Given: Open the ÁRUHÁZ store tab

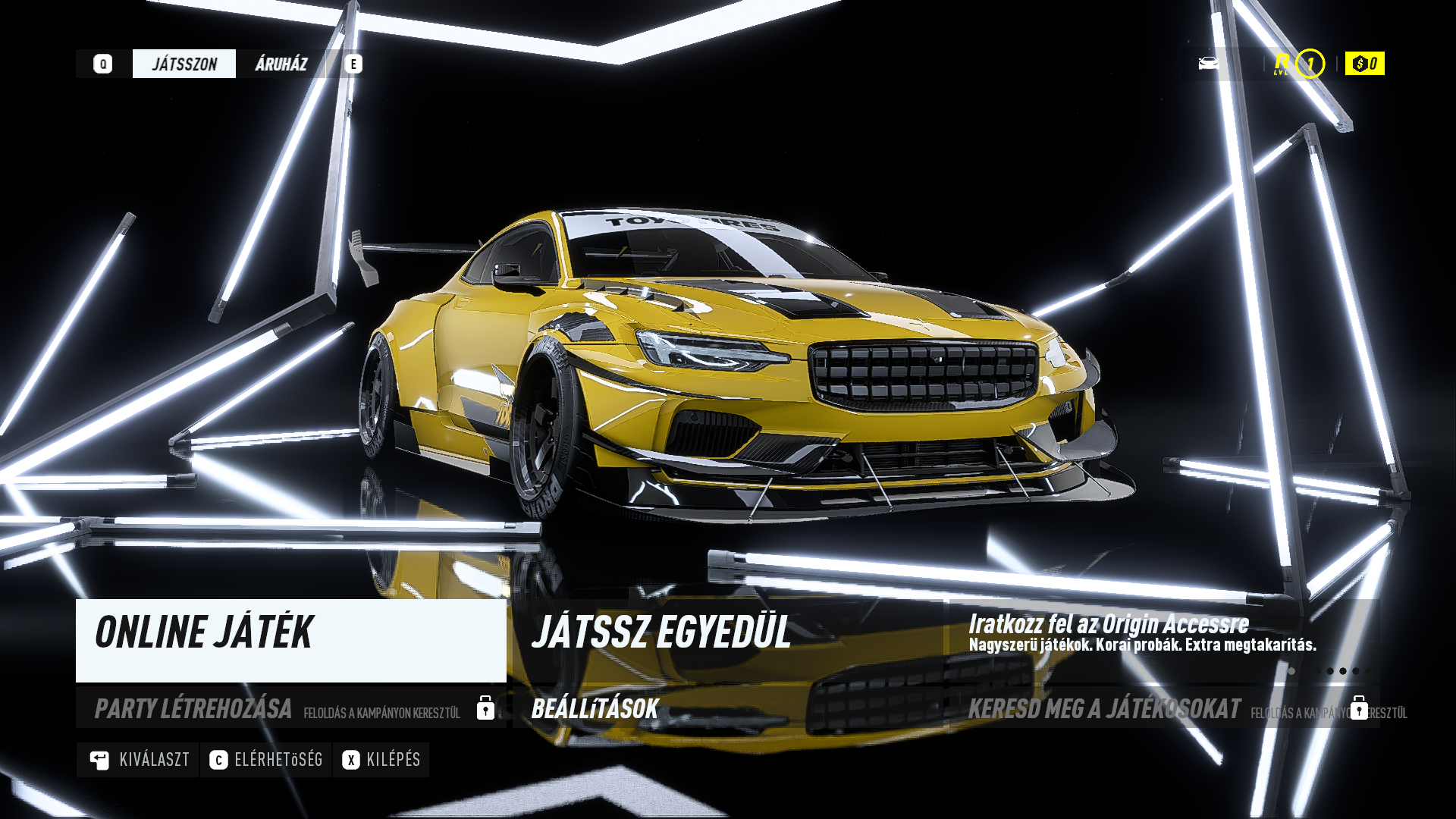Looking at the screenshot, I should pyautogui.click(x=281, y=64).
